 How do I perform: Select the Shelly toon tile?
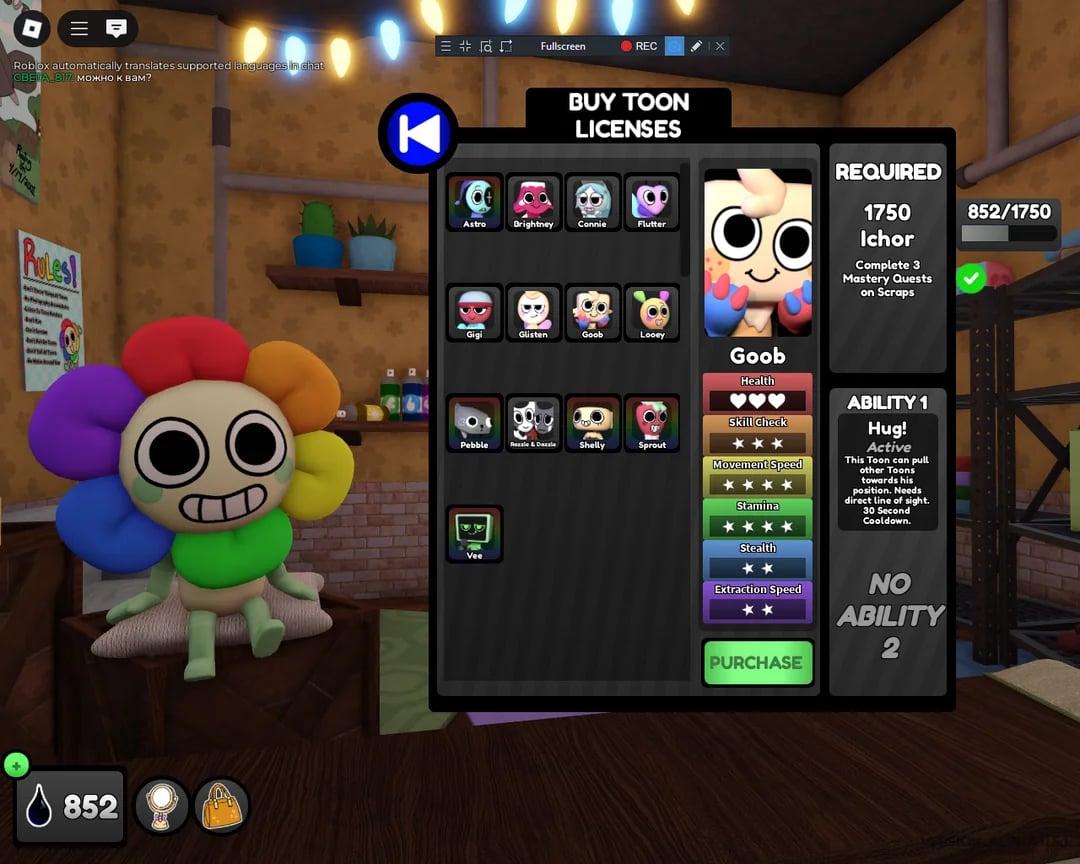[x=592, y=423]
